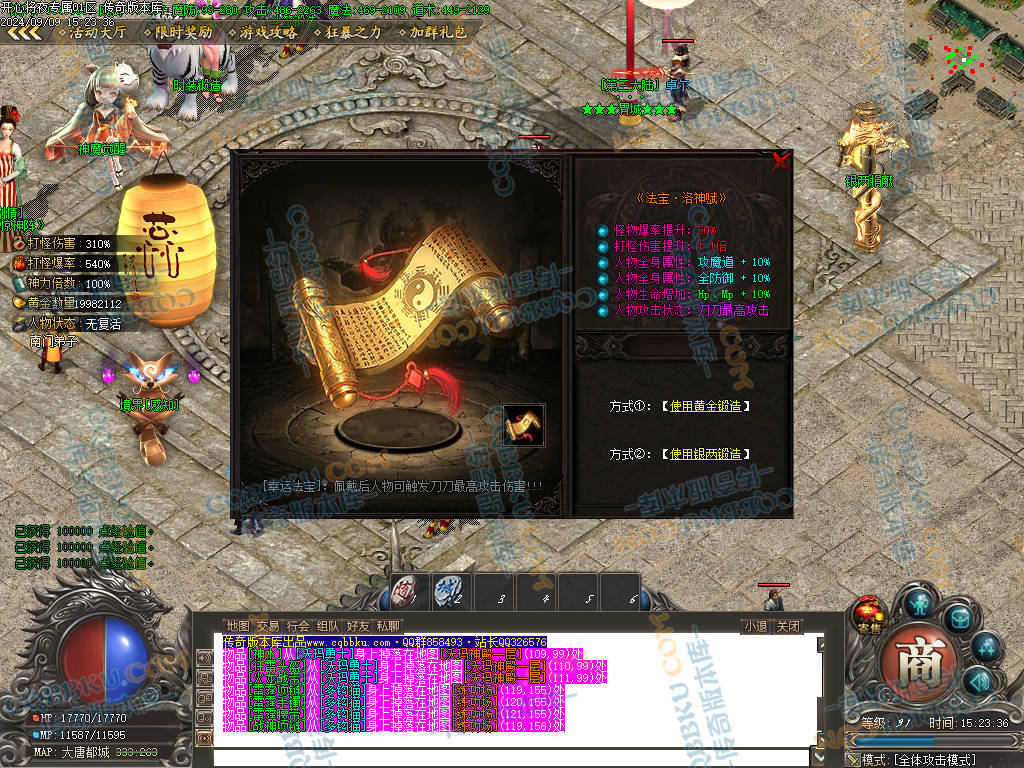Collapse the top menu with the arrows
1024x768 pixels.
point(24,32)
